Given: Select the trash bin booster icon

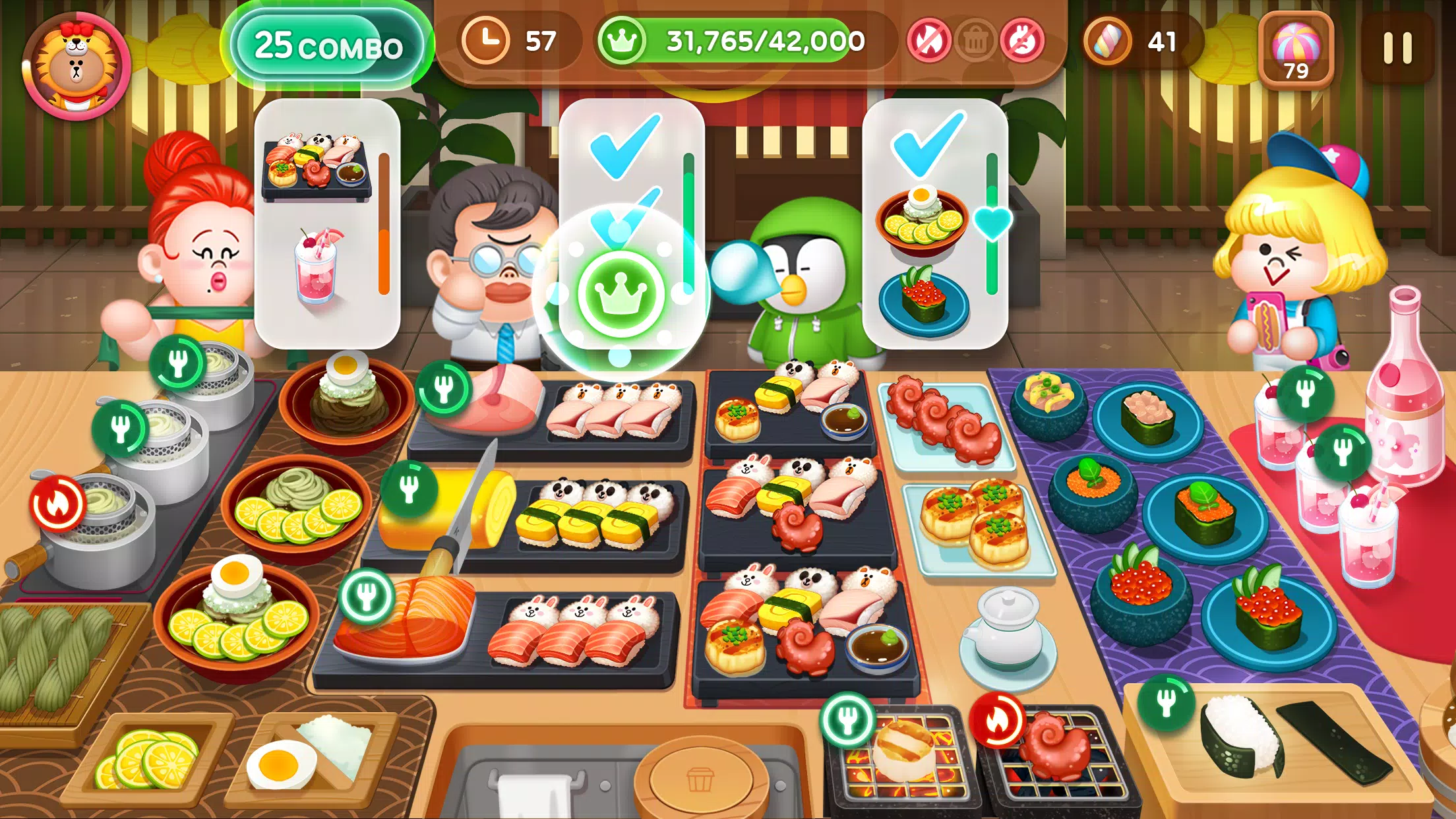Looking at the screenshot, I should [x=974, y=41].
